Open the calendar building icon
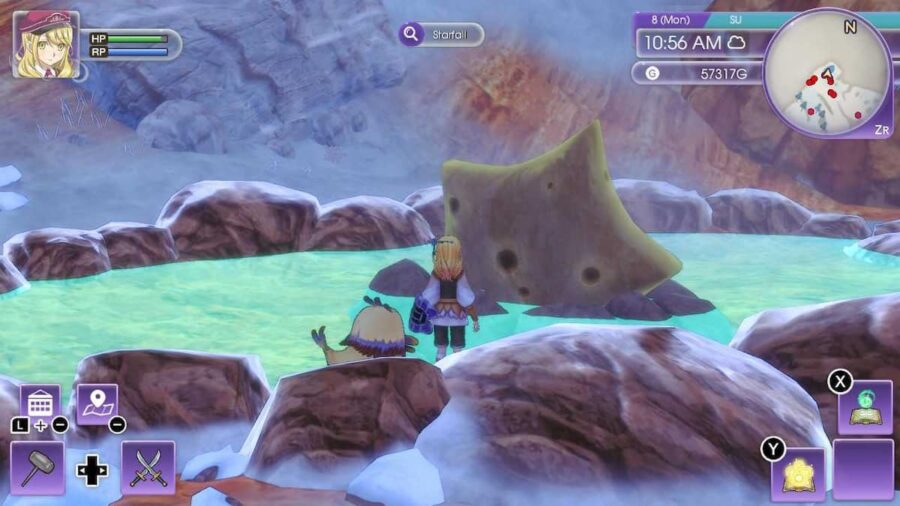The width and height of the screenshot is (900, 506). 40,404
